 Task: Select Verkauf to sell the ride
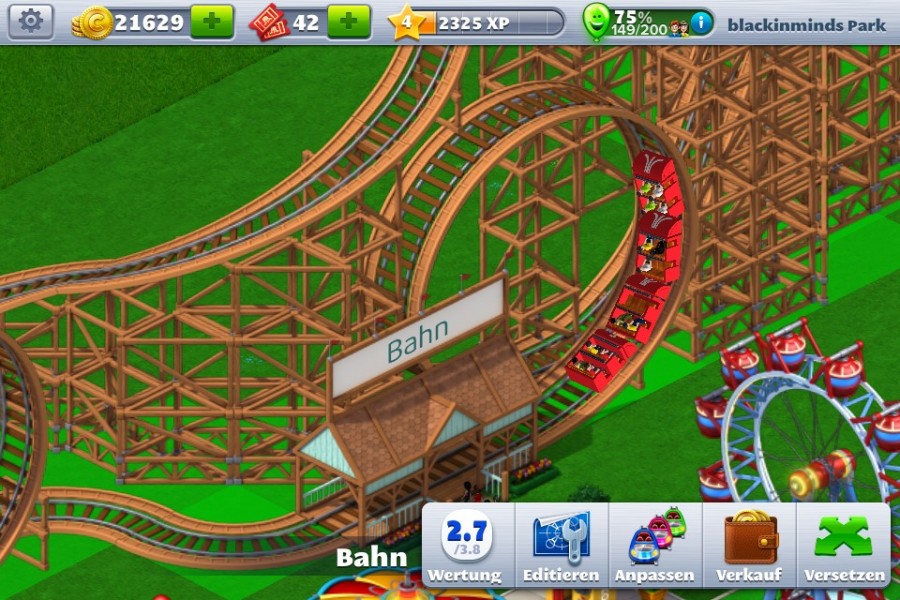[749, 547]
